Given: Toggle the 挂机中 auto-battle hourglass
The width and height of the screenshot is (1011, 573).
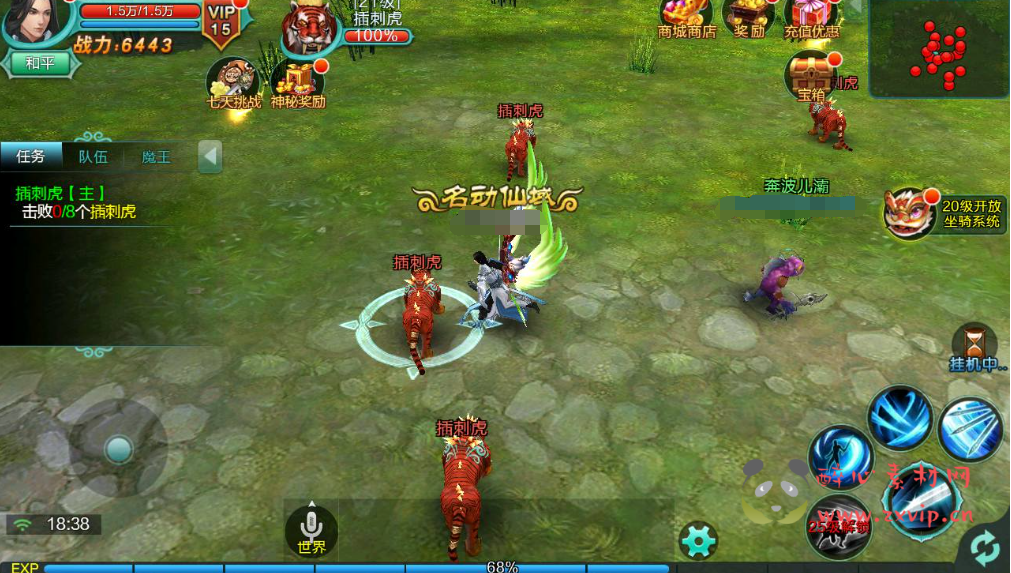Looking at the screenshot, I should 974,346.
